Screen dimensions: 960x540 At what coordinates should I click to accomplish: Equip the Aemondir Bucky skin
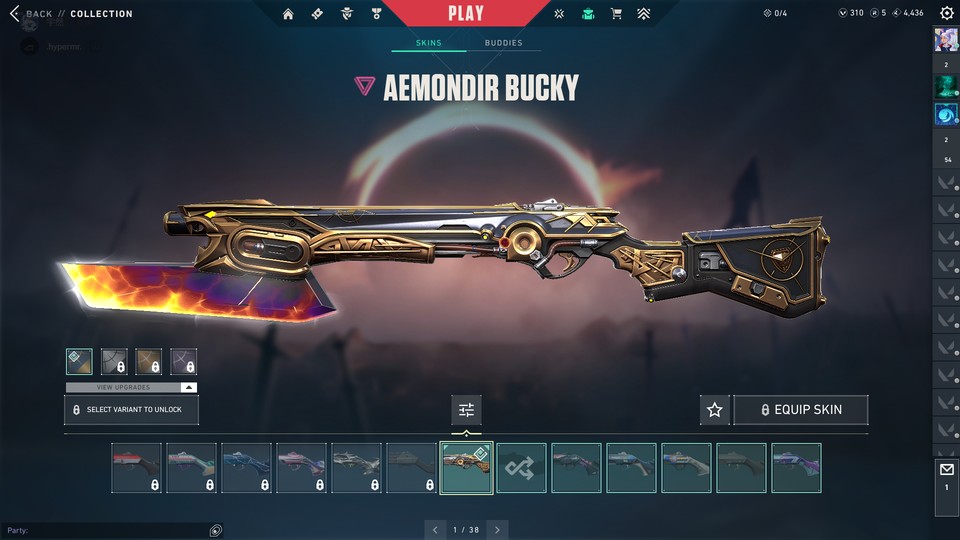(x=800, y=410)
